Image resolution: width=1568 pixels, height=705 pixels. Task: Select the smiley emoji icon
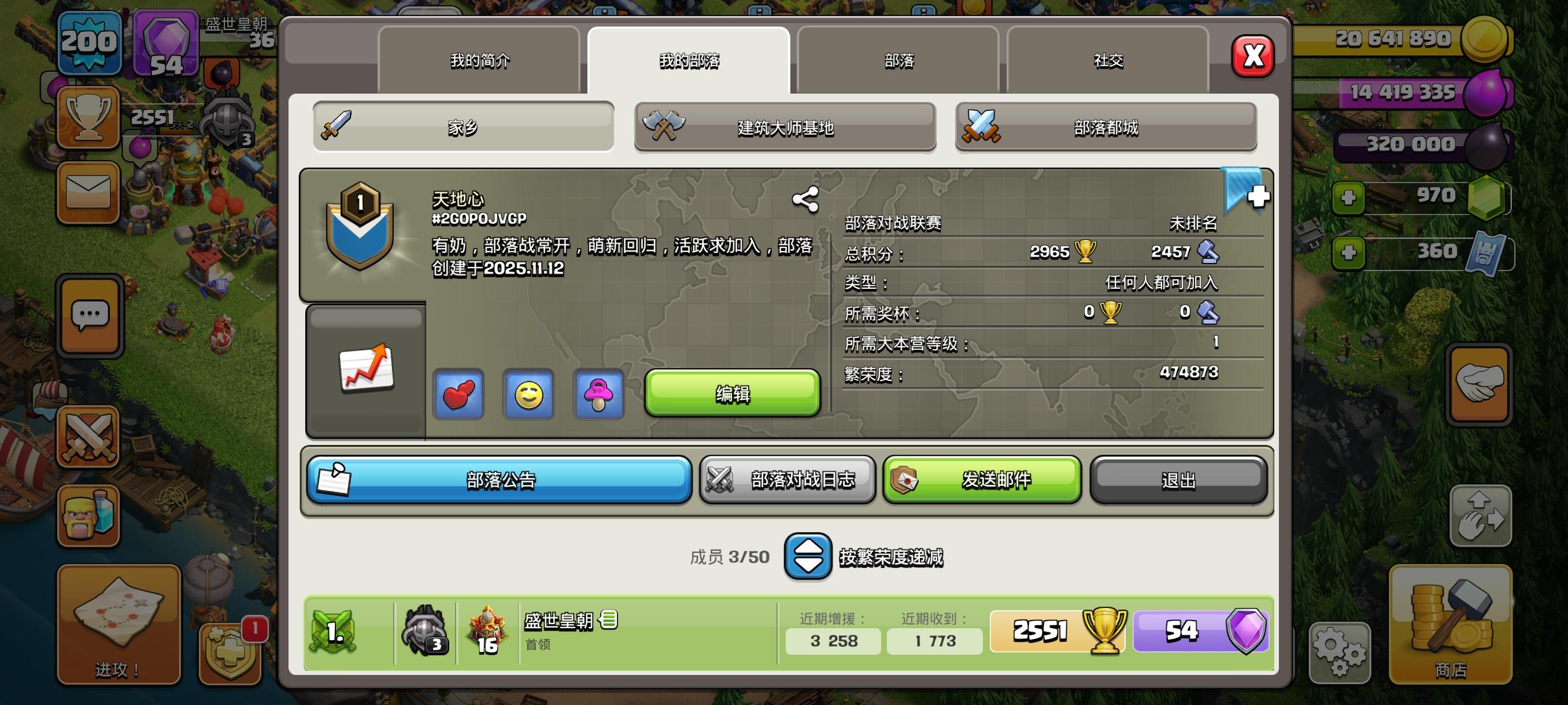coord(527,396)
